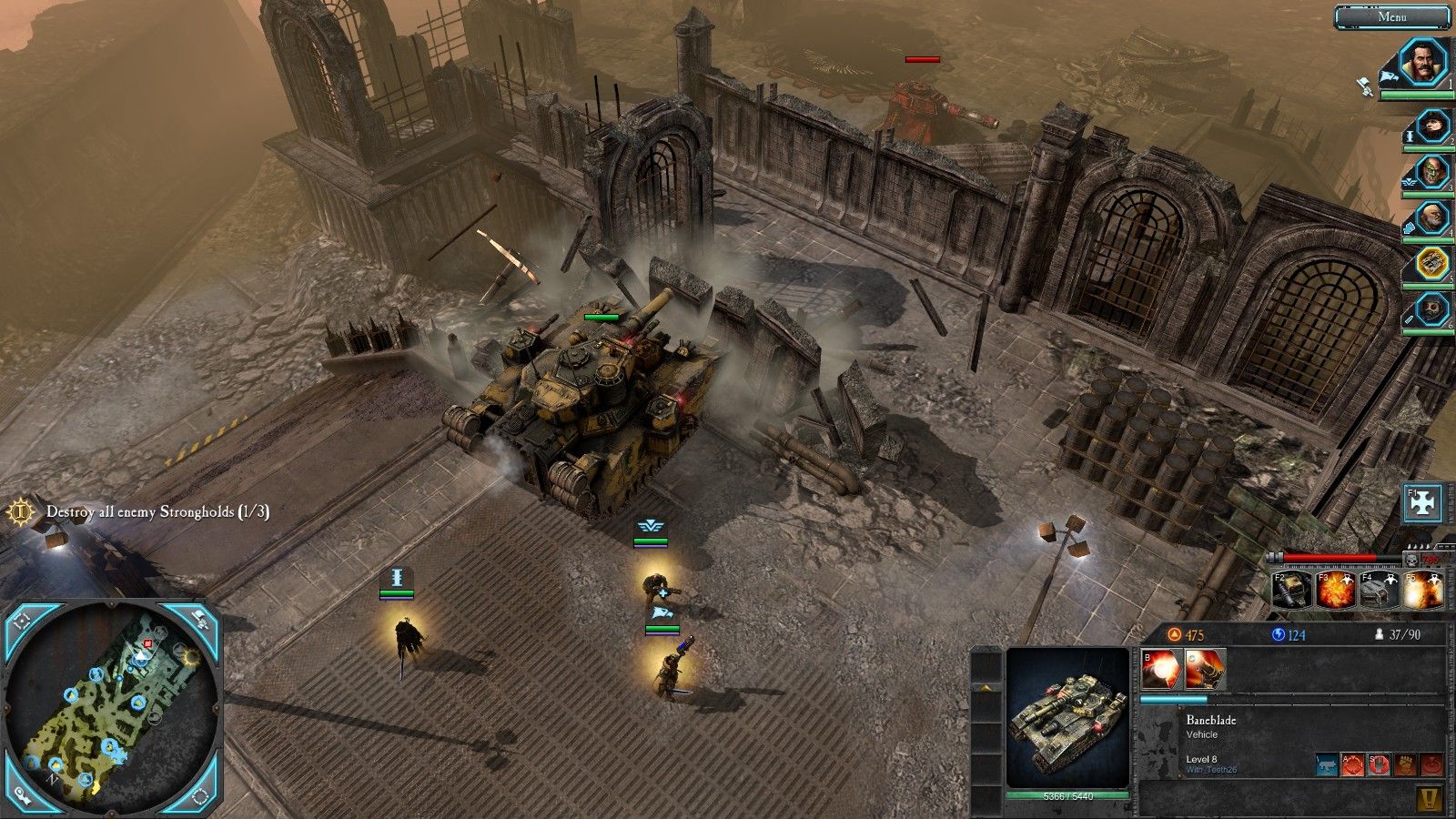Activate the Baneblade's B cannon blast ability
The image size is (1456, 819).
click(1162, 670)
